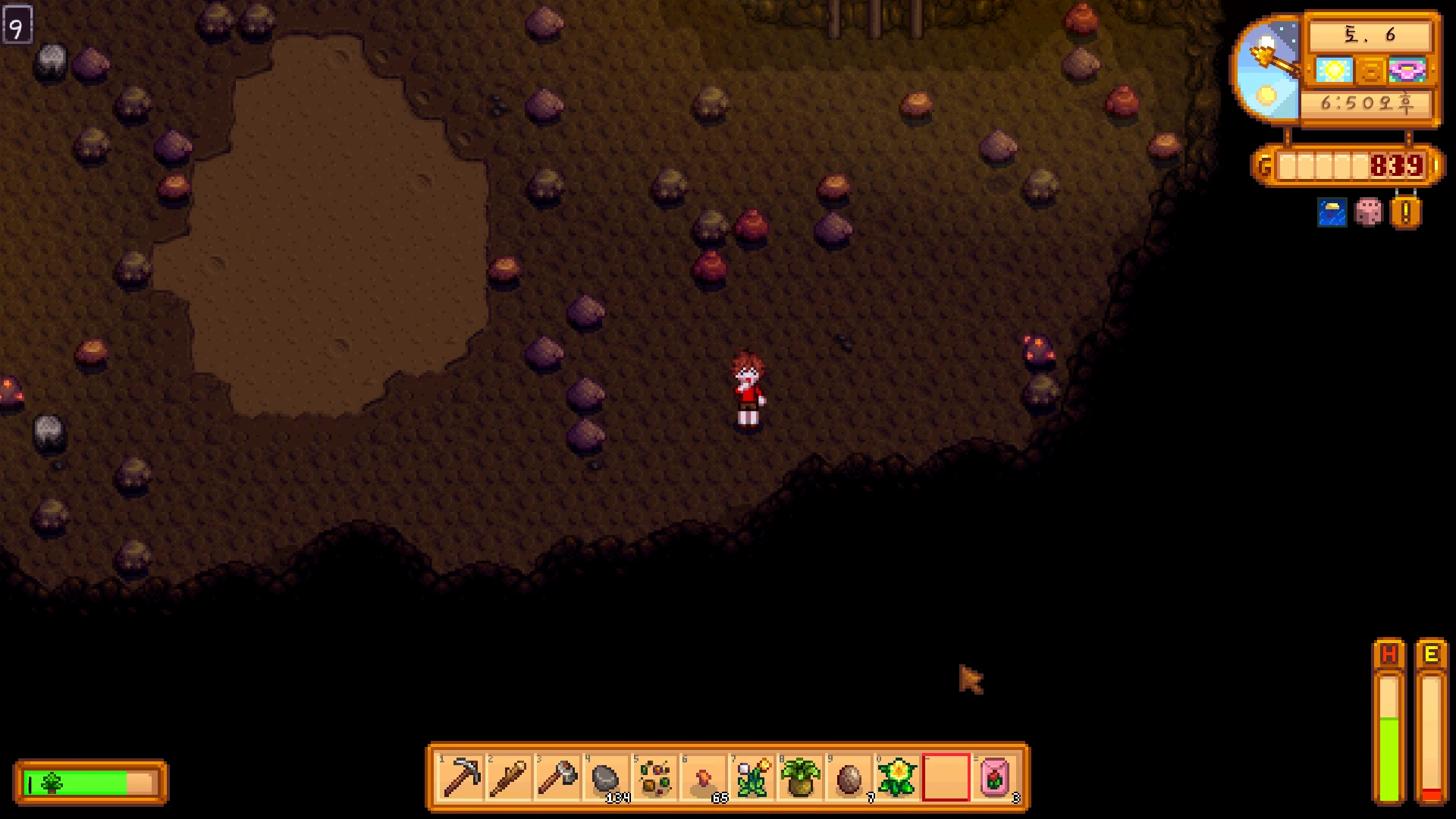Click the blue food buff icon
Screen dimensions: 1456x819
click(x=1332, y=212)
